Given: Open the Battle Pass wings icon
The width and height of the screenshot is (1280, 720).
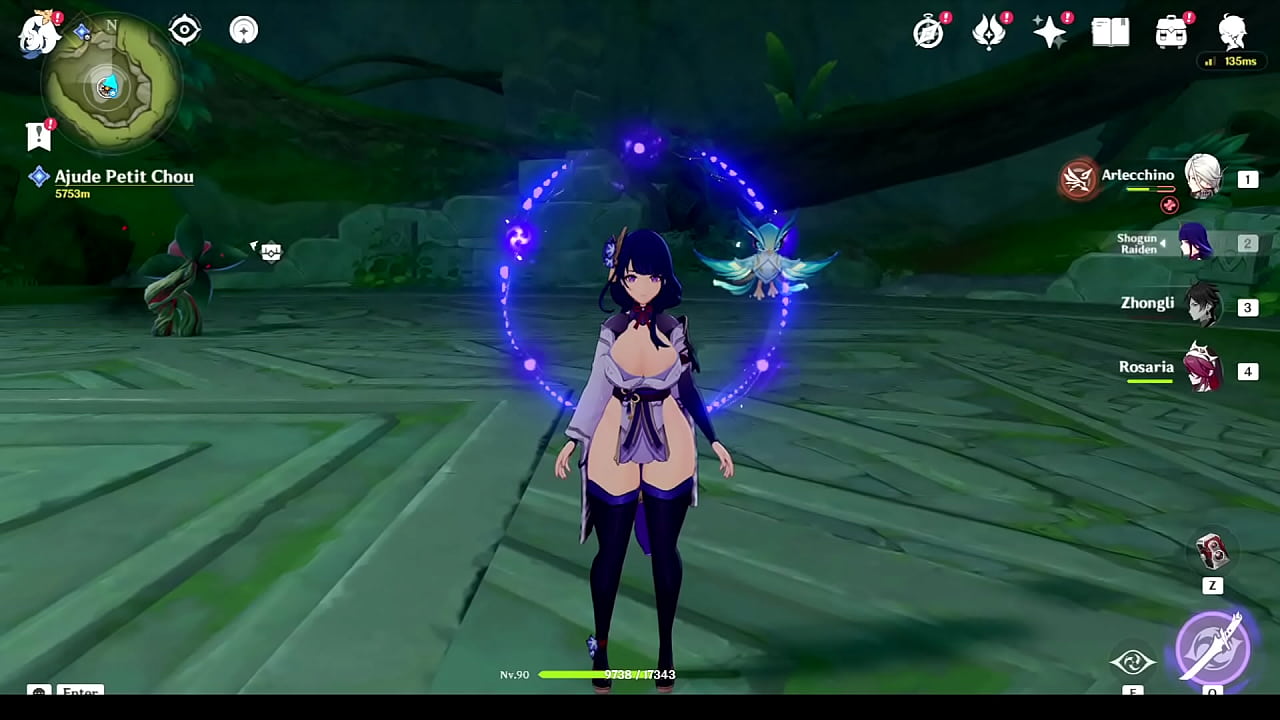Looking at the screenshot, I should coord(988,31).
